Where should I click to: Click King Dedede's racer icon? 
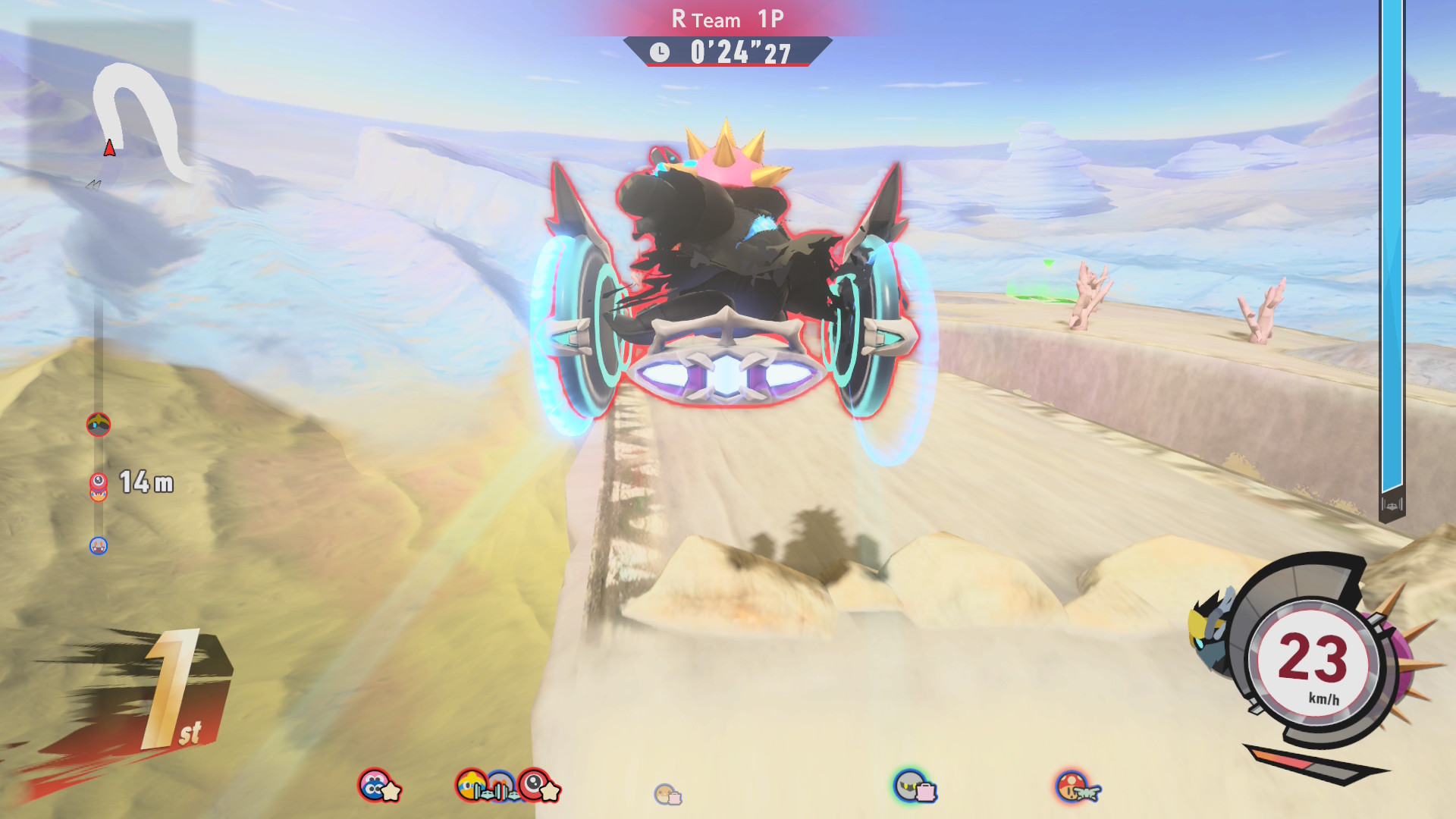(472, 786)
